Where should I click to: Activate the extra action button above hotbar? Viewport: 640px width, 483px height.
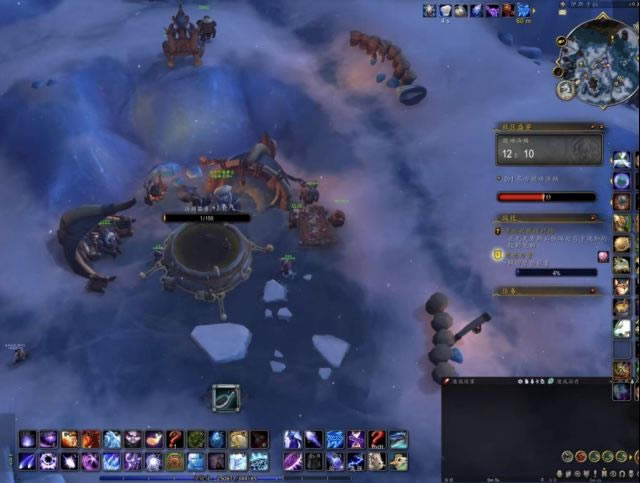tap(225, 399)
